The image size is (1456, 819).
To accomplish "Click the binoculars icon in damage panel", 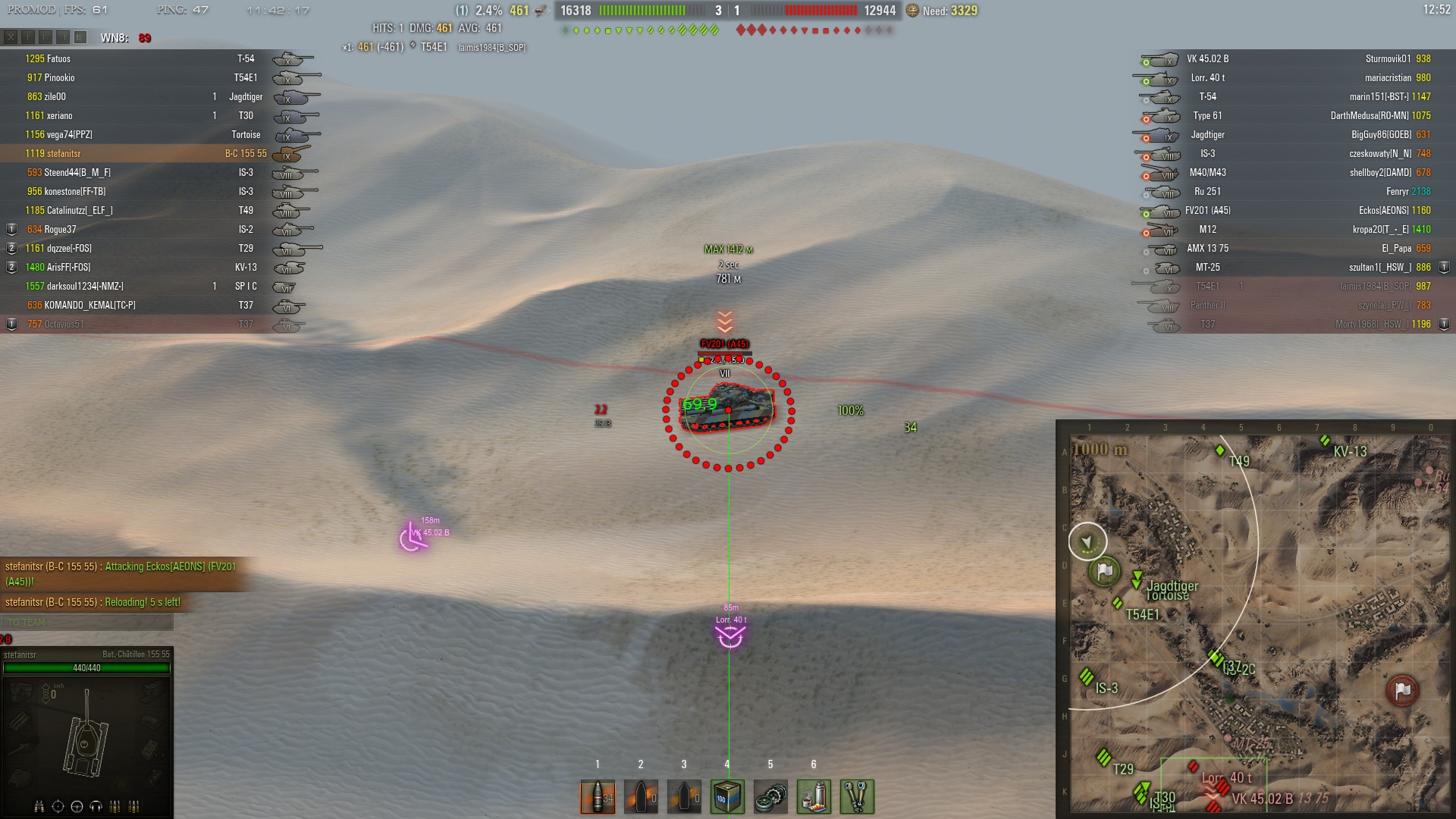I will (x=39, y=806).
